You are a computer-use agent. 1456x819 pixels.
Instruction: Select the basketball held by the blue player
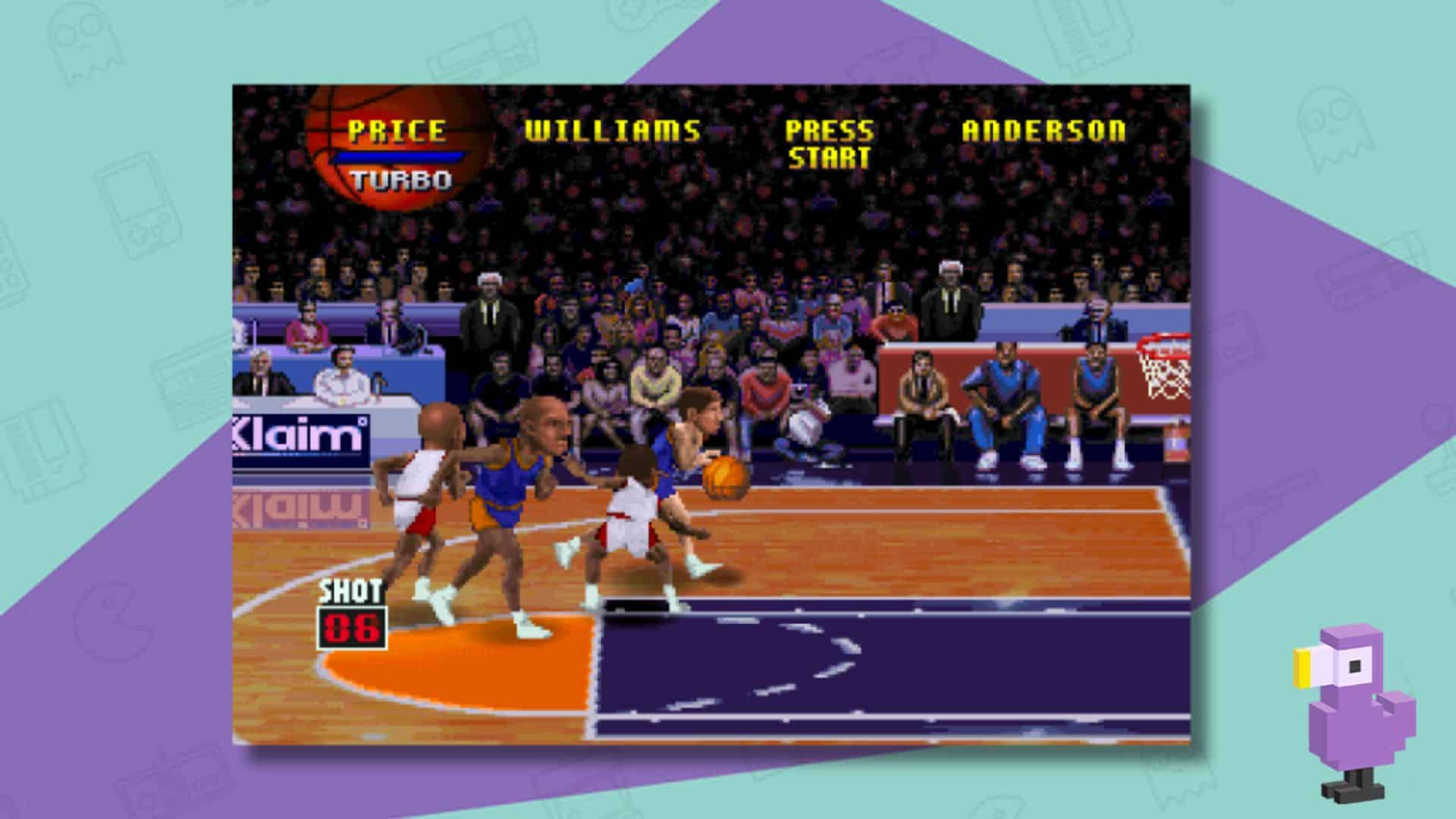[x=726, y=478]
